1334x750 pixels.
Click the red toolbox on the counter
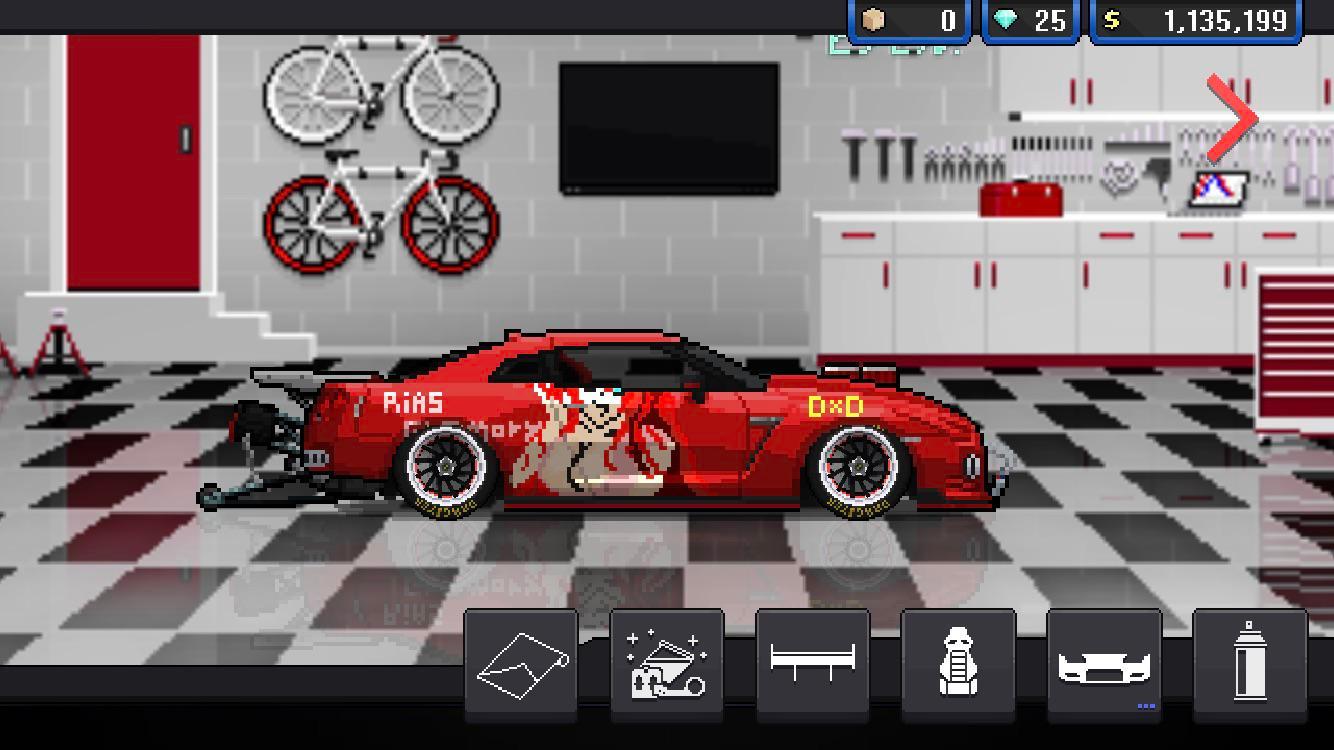point(1020,195)
